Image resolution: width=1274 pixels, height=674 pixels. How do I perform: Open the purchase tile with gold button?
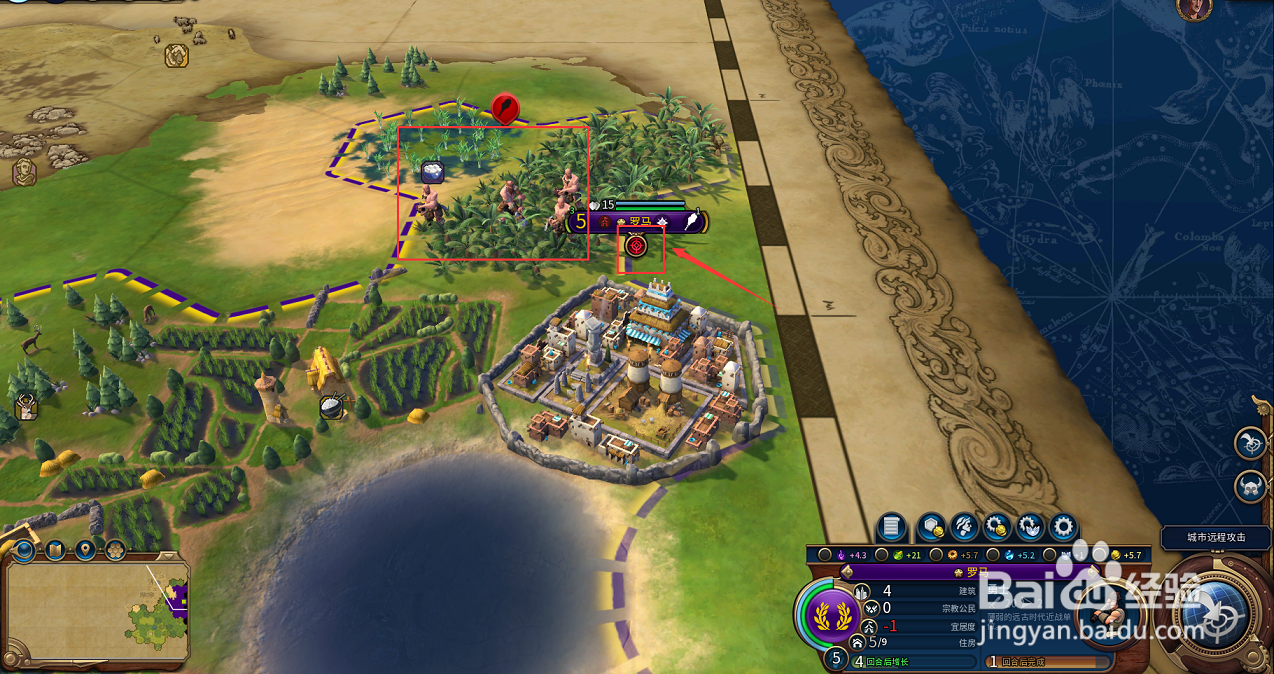pos(931,527)
